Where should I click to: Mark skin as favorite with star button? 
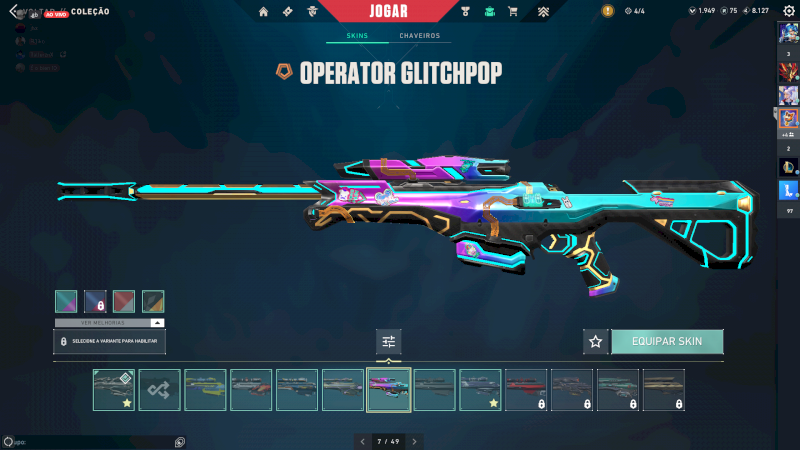(x=596, y=342)
